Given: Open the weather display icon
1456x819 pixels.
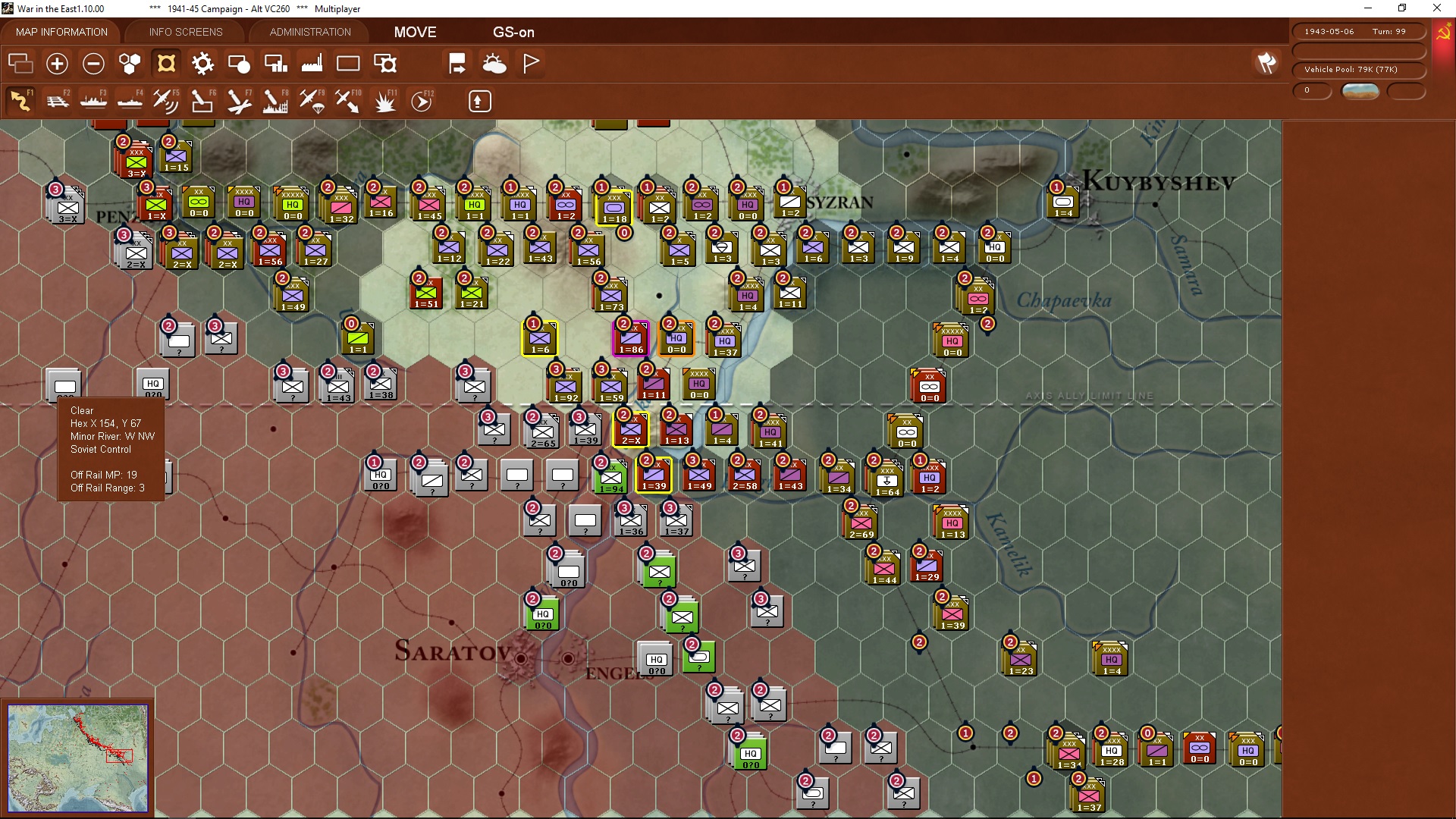Looking at the screenshot, I should coord(495,63).
